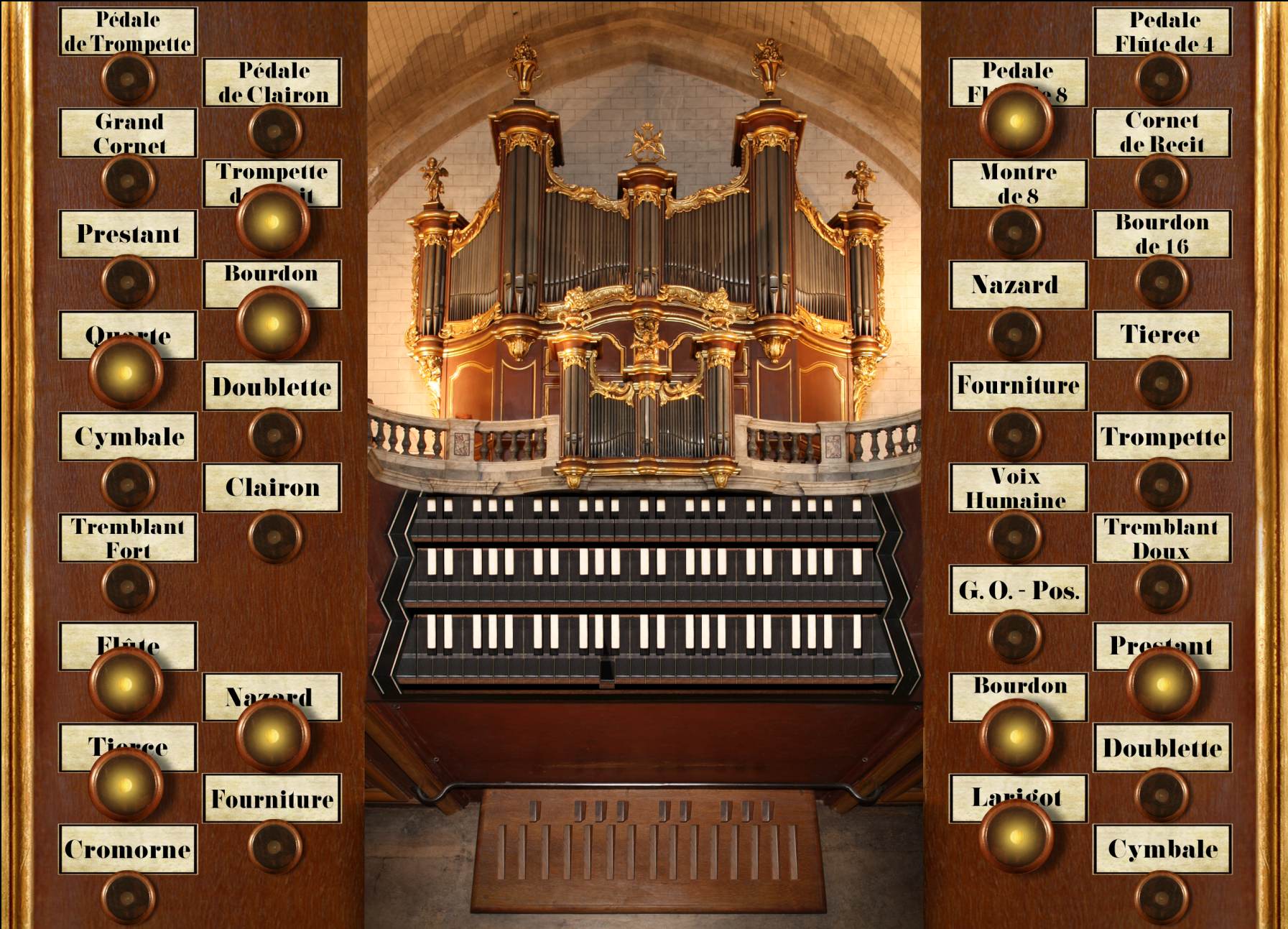
Task: Disable the glowing Flûte stop
Action: [126, 683]
